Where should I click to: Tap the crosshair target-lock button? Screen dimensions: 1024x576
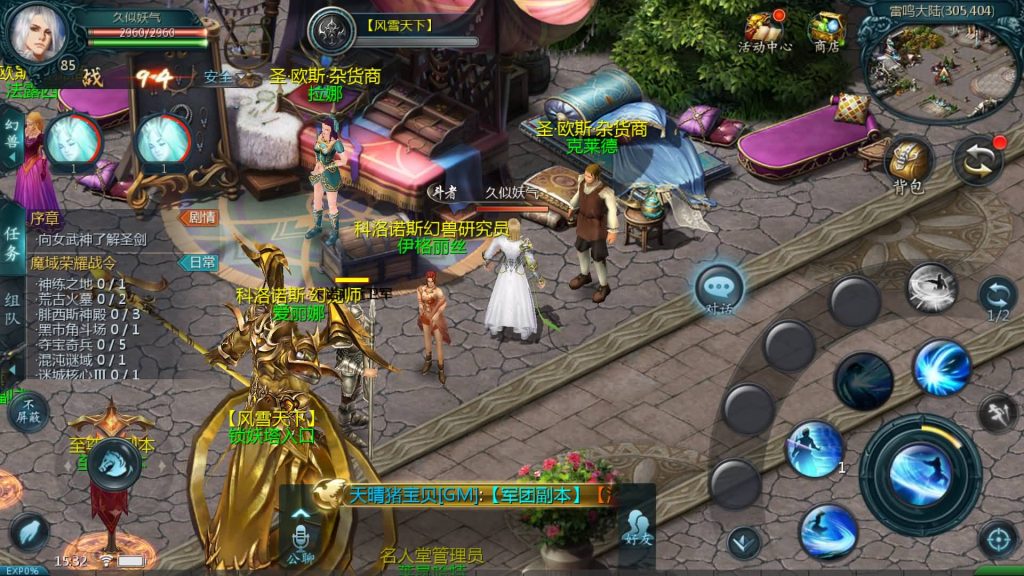coord(997,539)
